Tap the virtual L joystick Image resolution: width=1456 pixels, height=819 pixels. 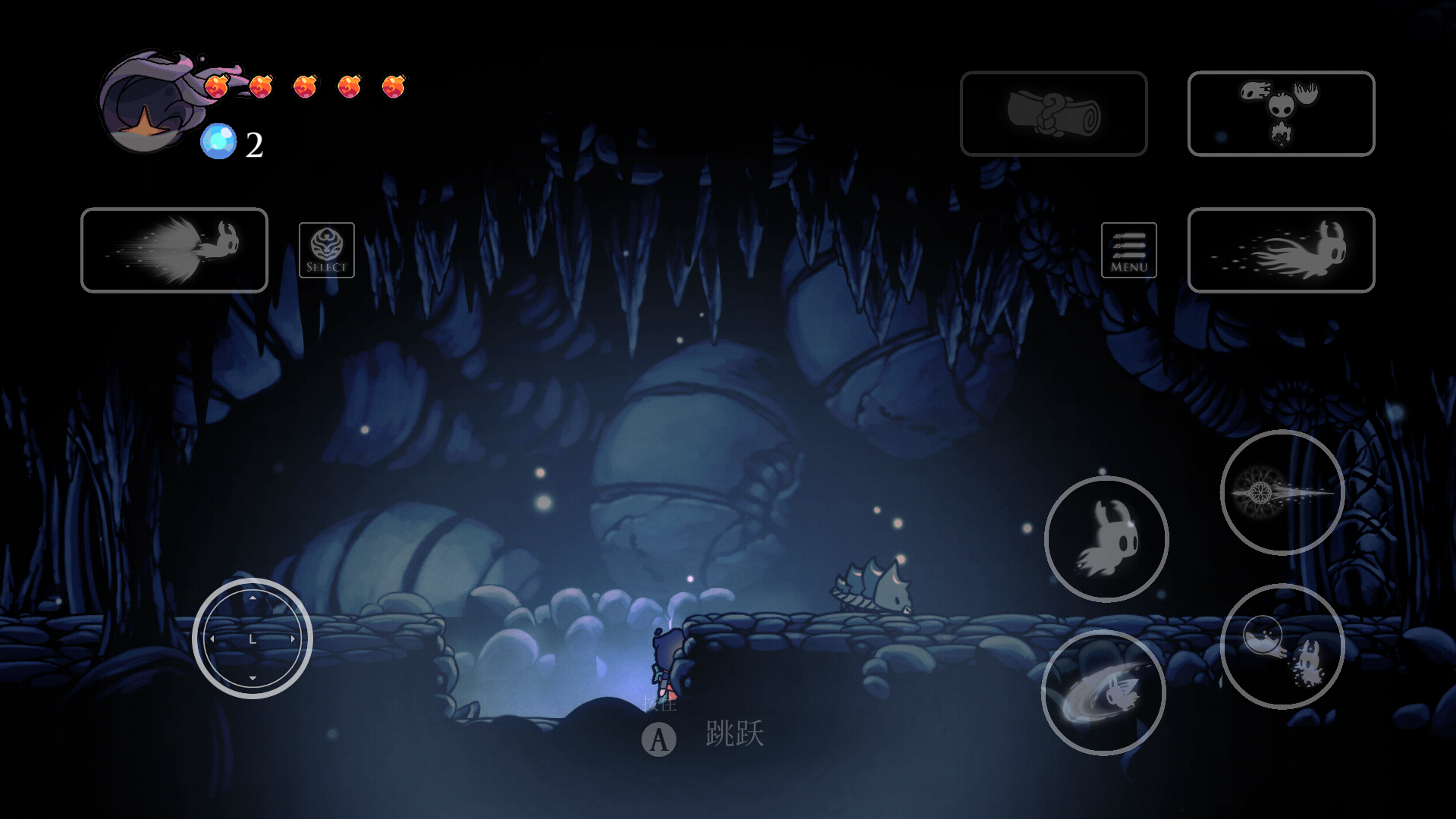pyautogui.click(x=253, y=639)
